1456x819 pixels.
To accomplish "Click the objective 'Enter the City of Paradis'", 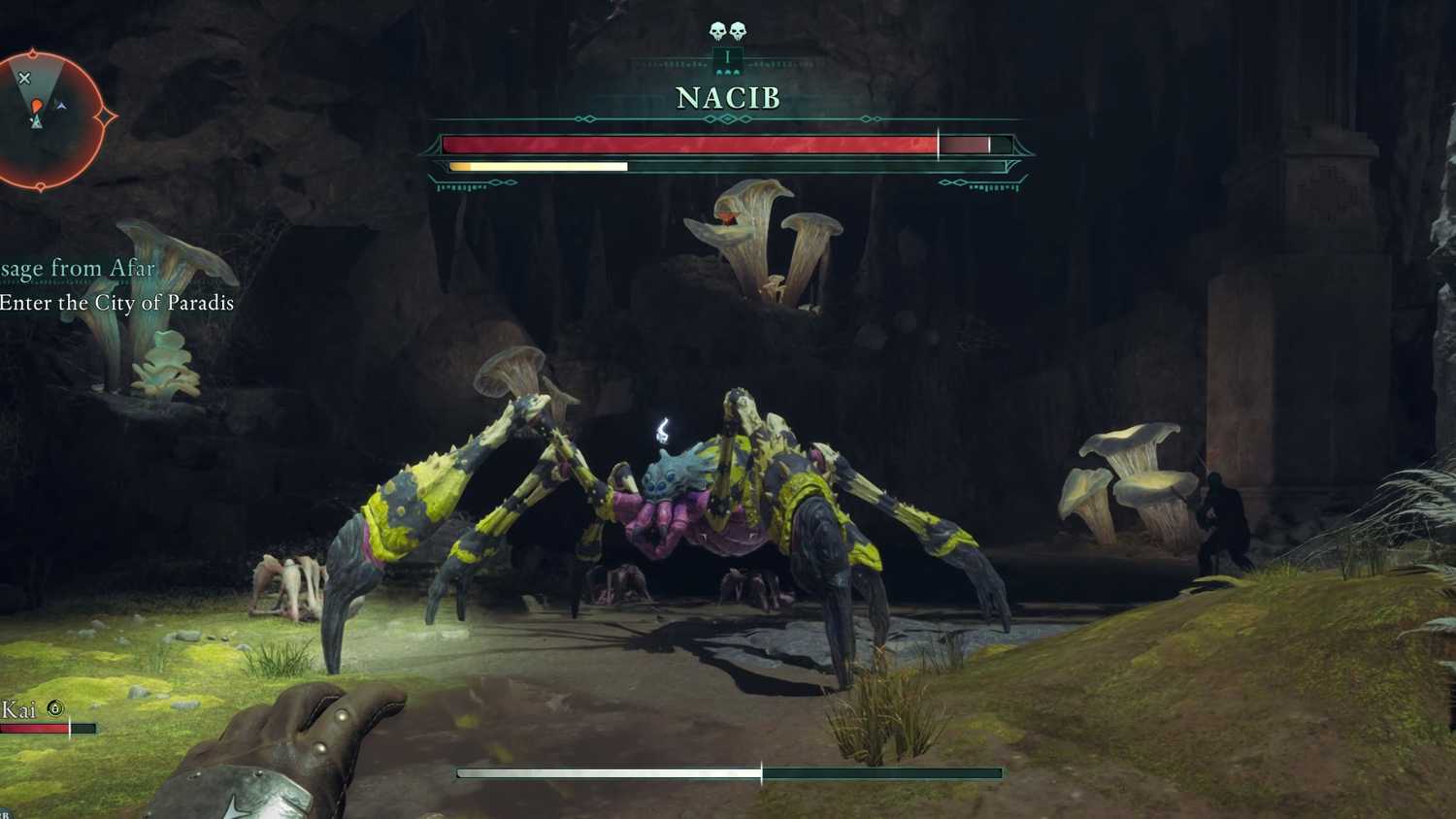I will 116,303.
